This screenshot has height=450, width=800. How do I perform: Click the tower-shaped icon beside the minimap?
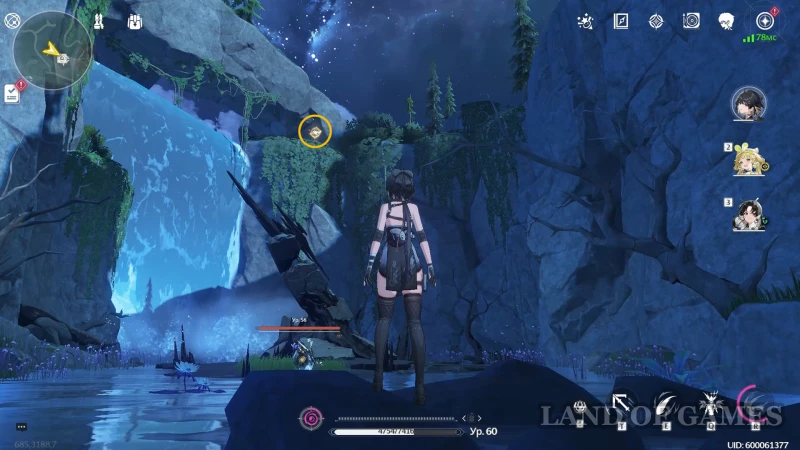pos(99,20)
